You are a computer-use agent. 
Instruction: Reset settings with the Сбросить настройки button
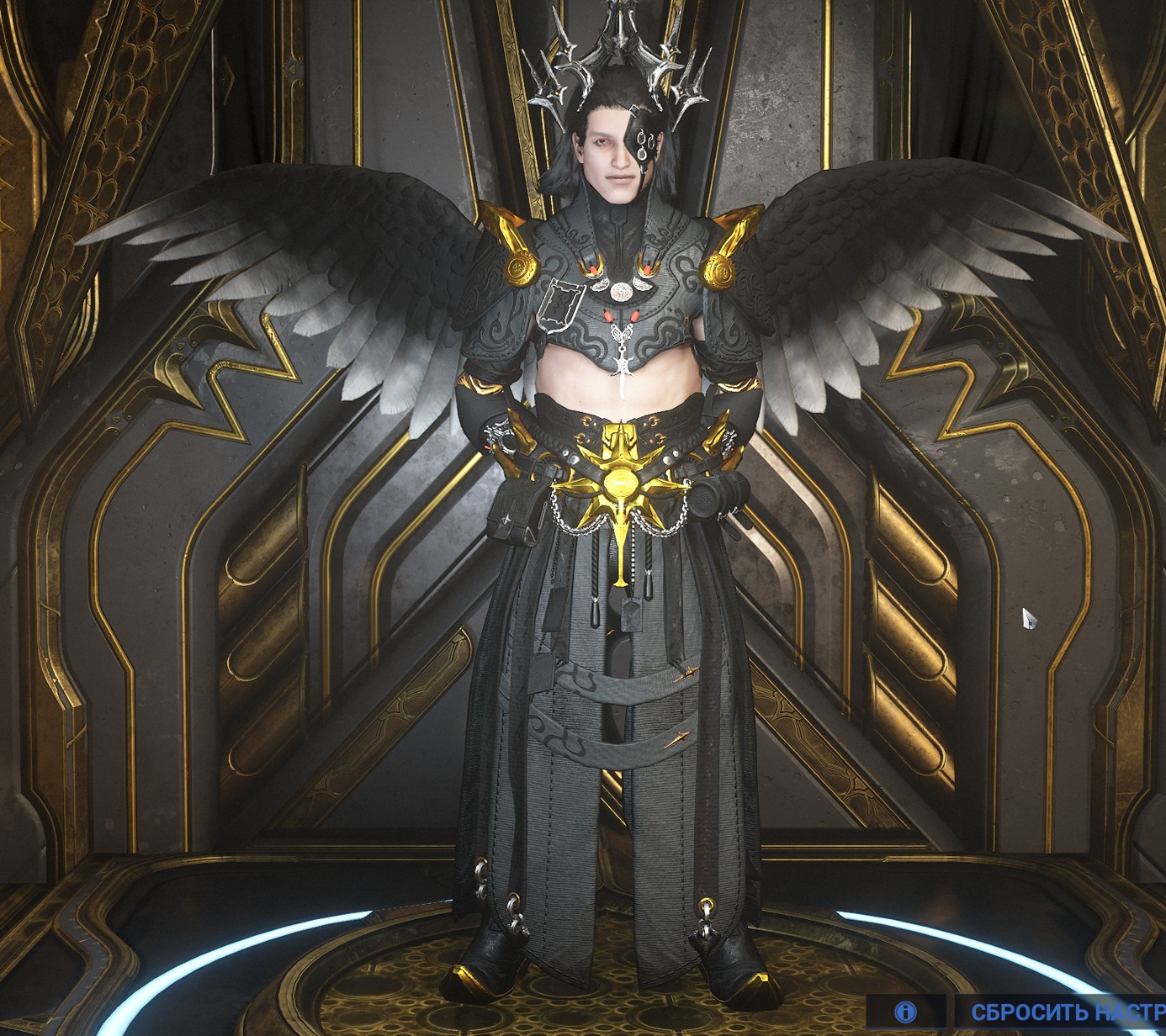1065,1012
